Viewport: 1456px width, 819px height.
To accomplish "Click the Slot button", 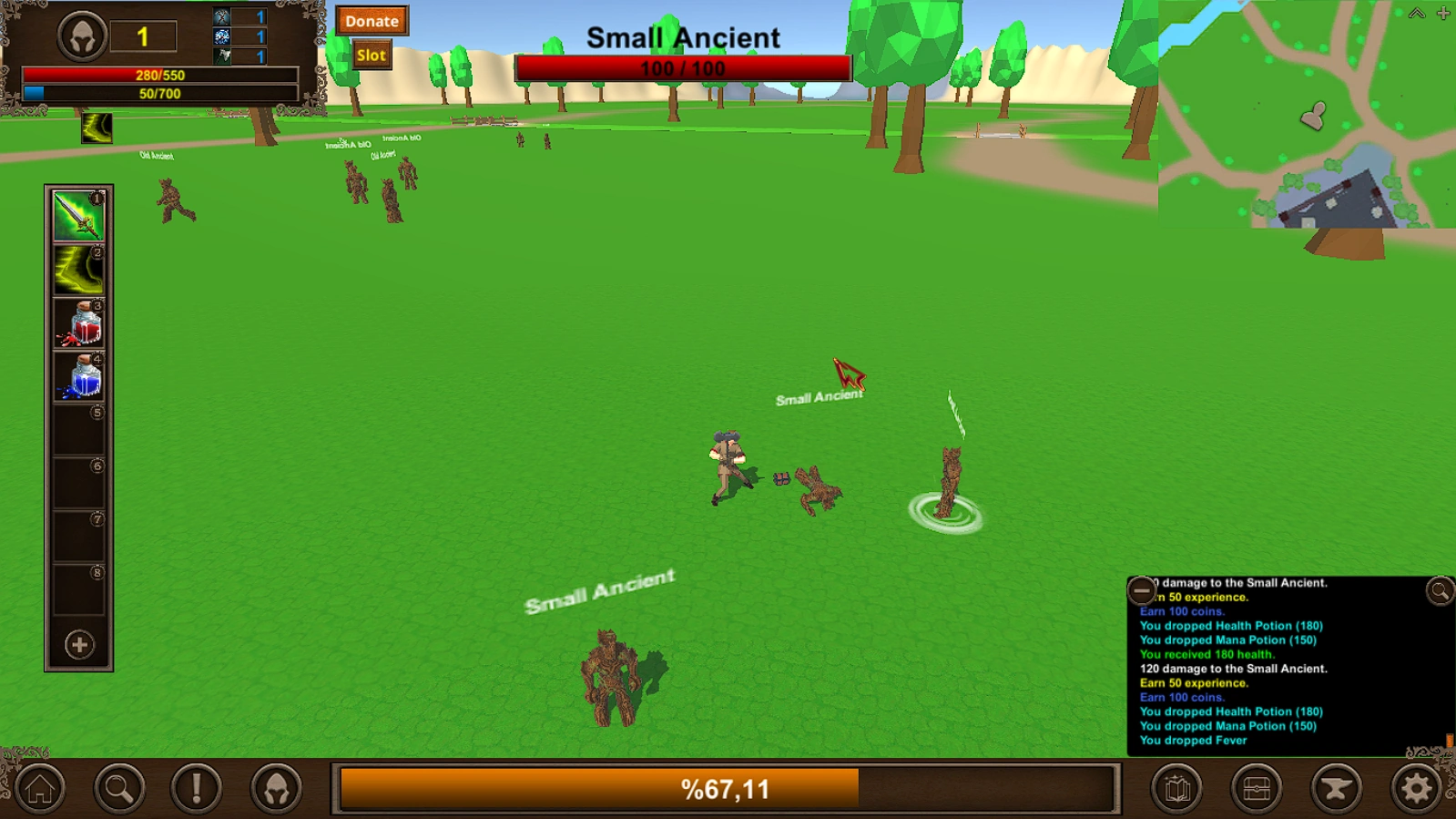I will tap(370, 55).
